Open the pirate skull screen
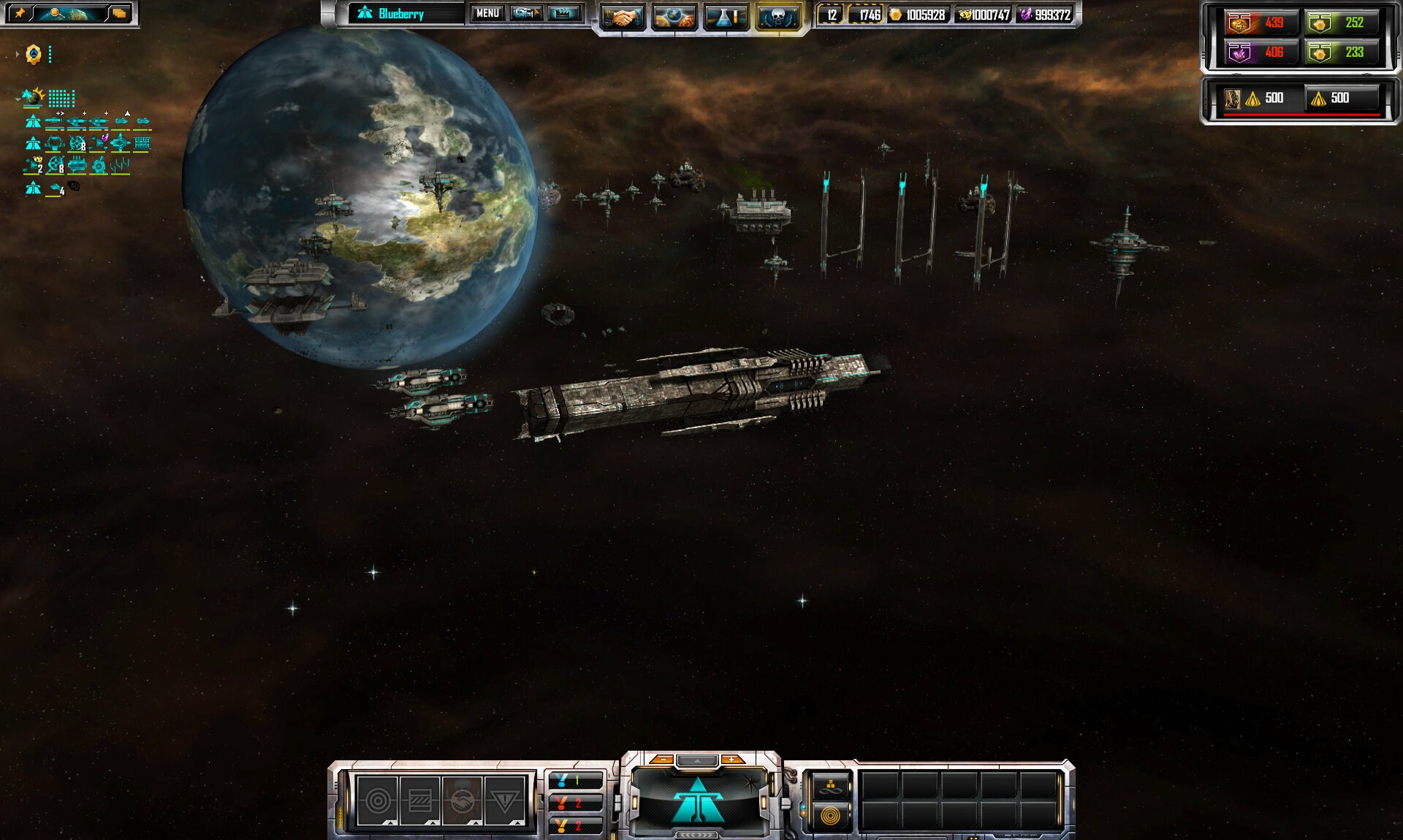The width and height of the screenshot is (1403, 840). pos(777,17)
